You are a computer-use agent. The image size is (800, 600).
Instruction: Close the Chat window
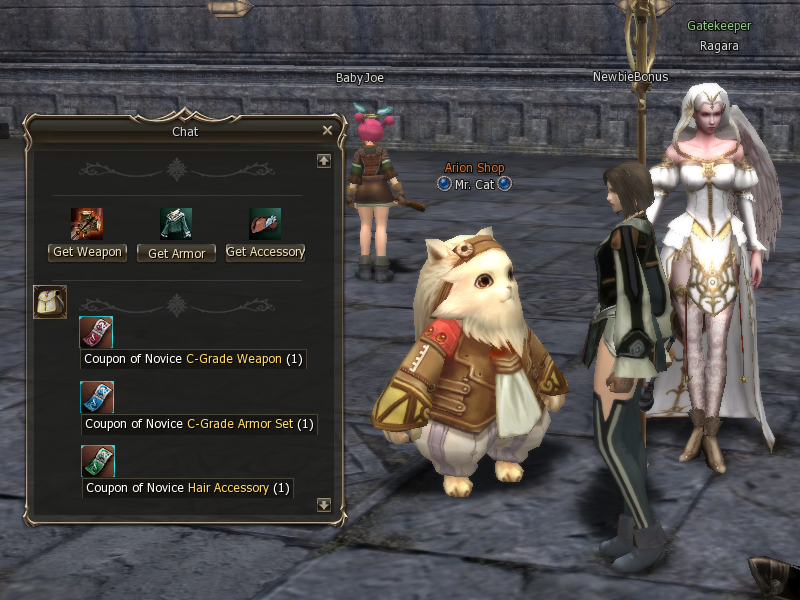tap(327, 130)
